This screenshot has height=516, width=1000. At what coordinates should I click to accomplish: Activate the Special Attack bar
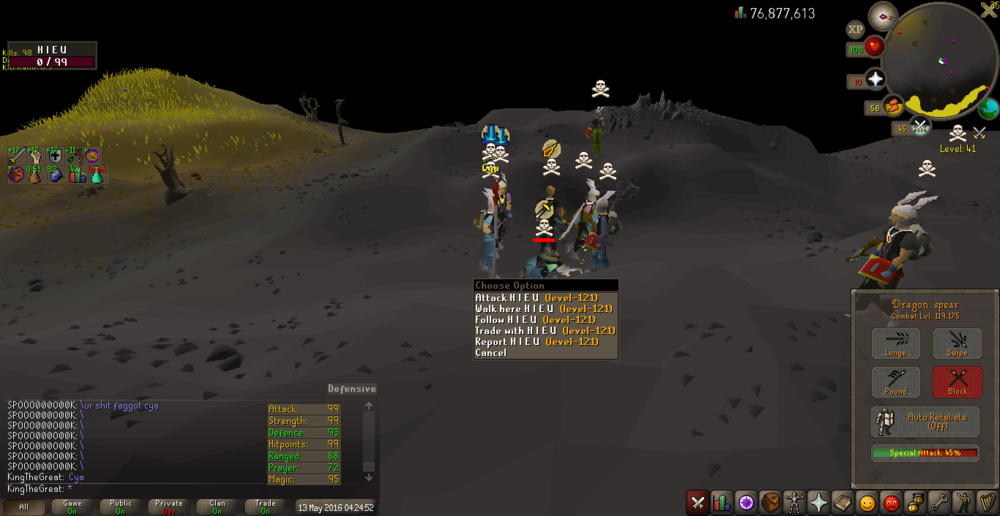pyautogui.click(x=925, y=453)
